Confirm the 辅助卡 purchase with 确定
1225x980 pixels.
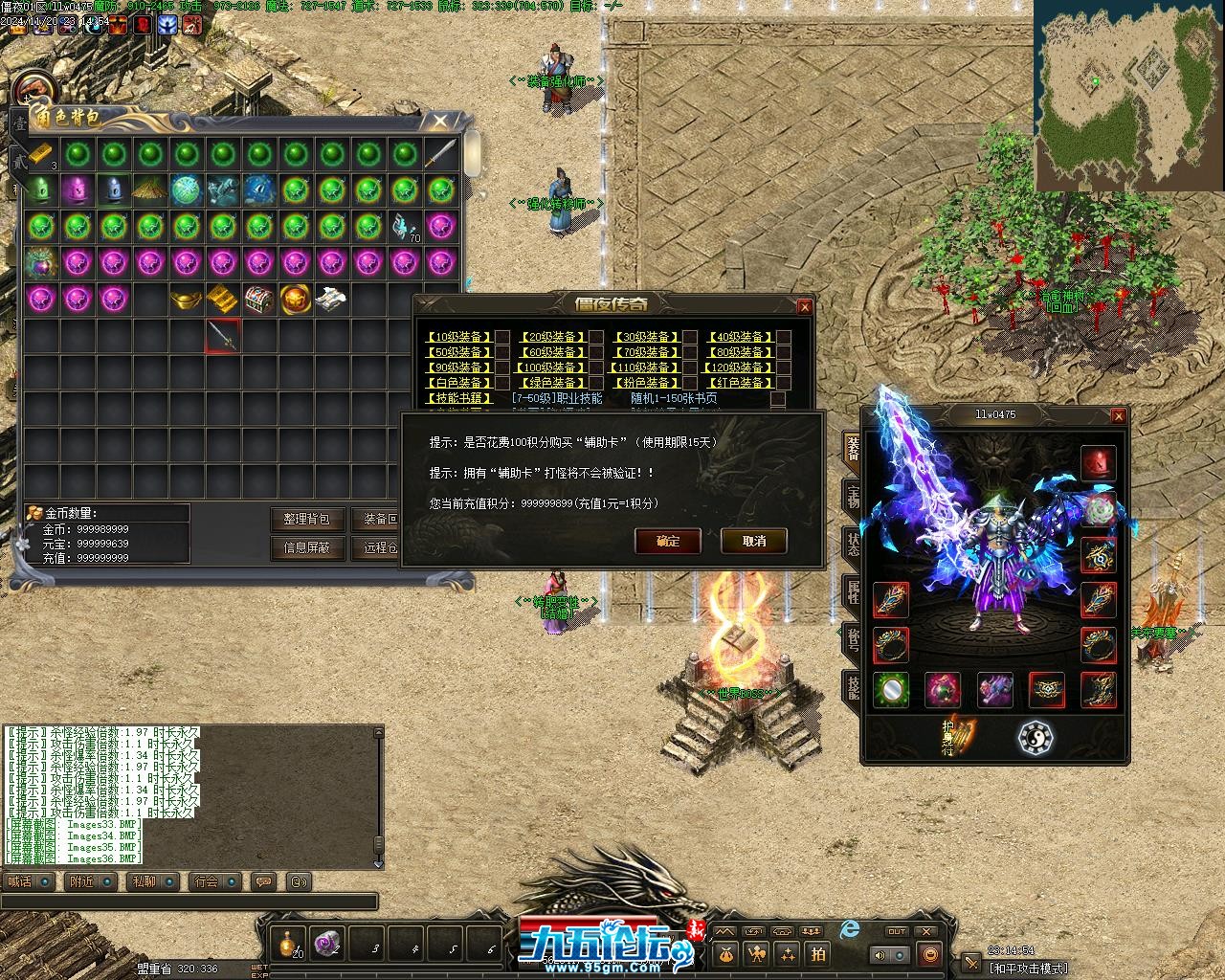(x=668, y=541)
